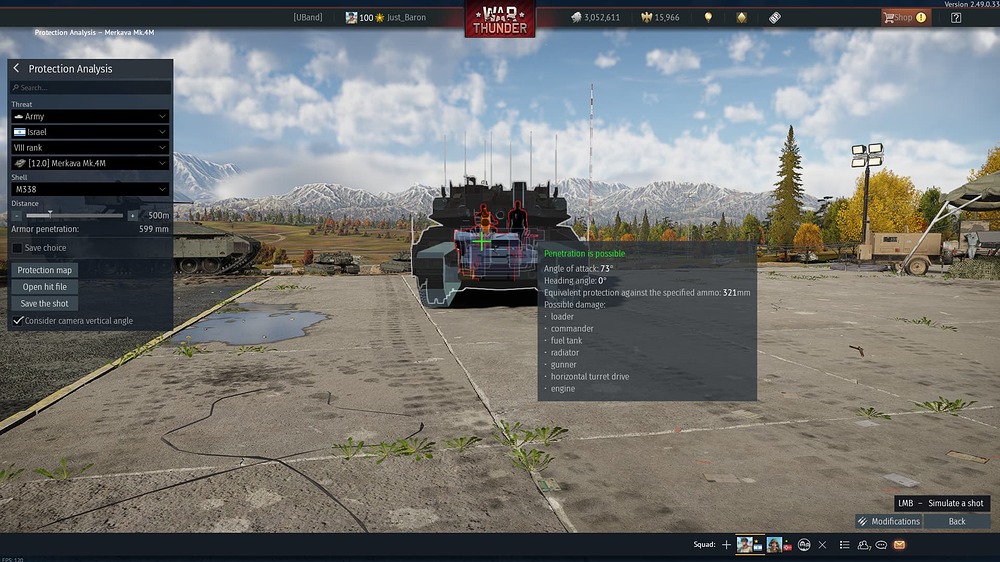This screenshot has width=1000, height=562.
Task: Show the Protection map
Action: click(45, 270)
